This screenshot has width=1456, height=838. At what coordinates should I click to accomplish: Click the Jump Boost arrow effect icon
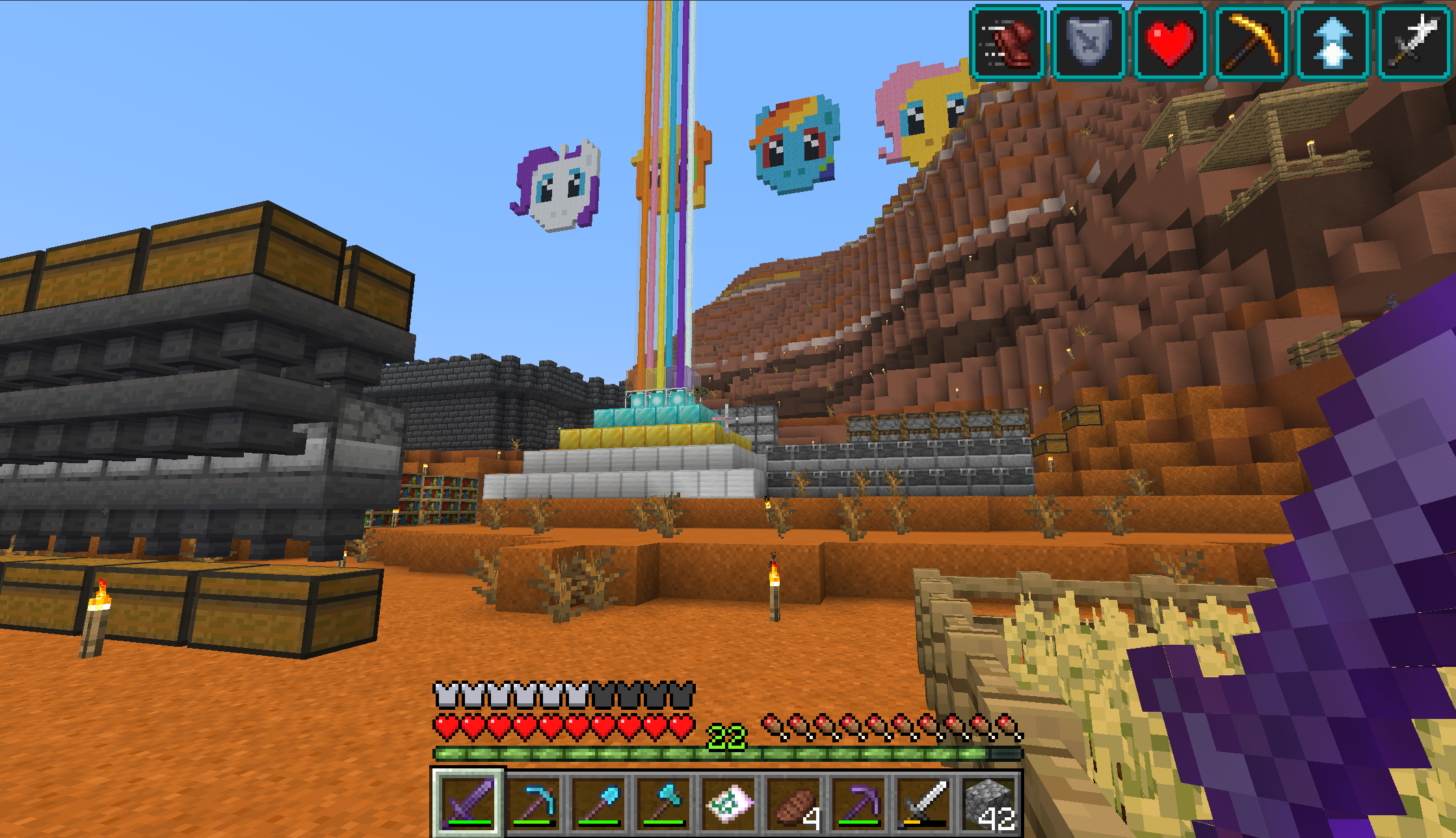(x=1332, y=43)
